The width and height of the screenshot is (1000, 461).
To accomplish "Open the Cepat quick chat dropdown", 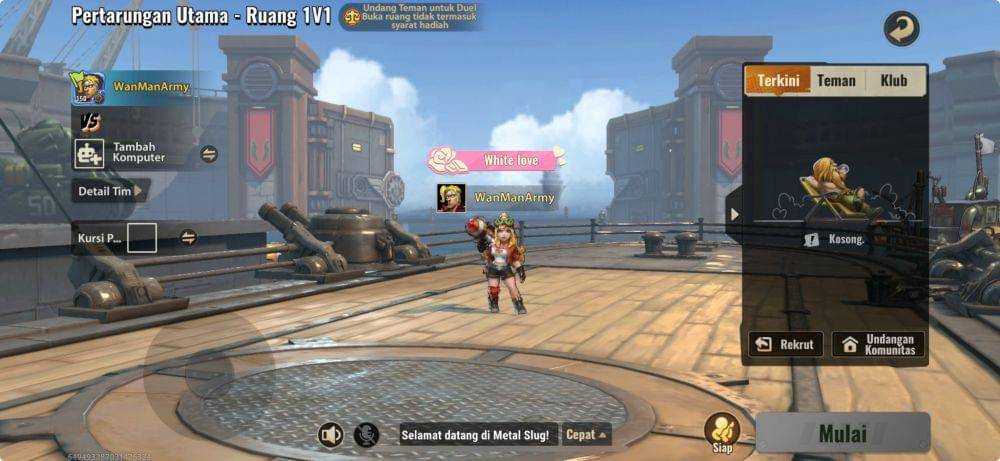I will 587,434.
